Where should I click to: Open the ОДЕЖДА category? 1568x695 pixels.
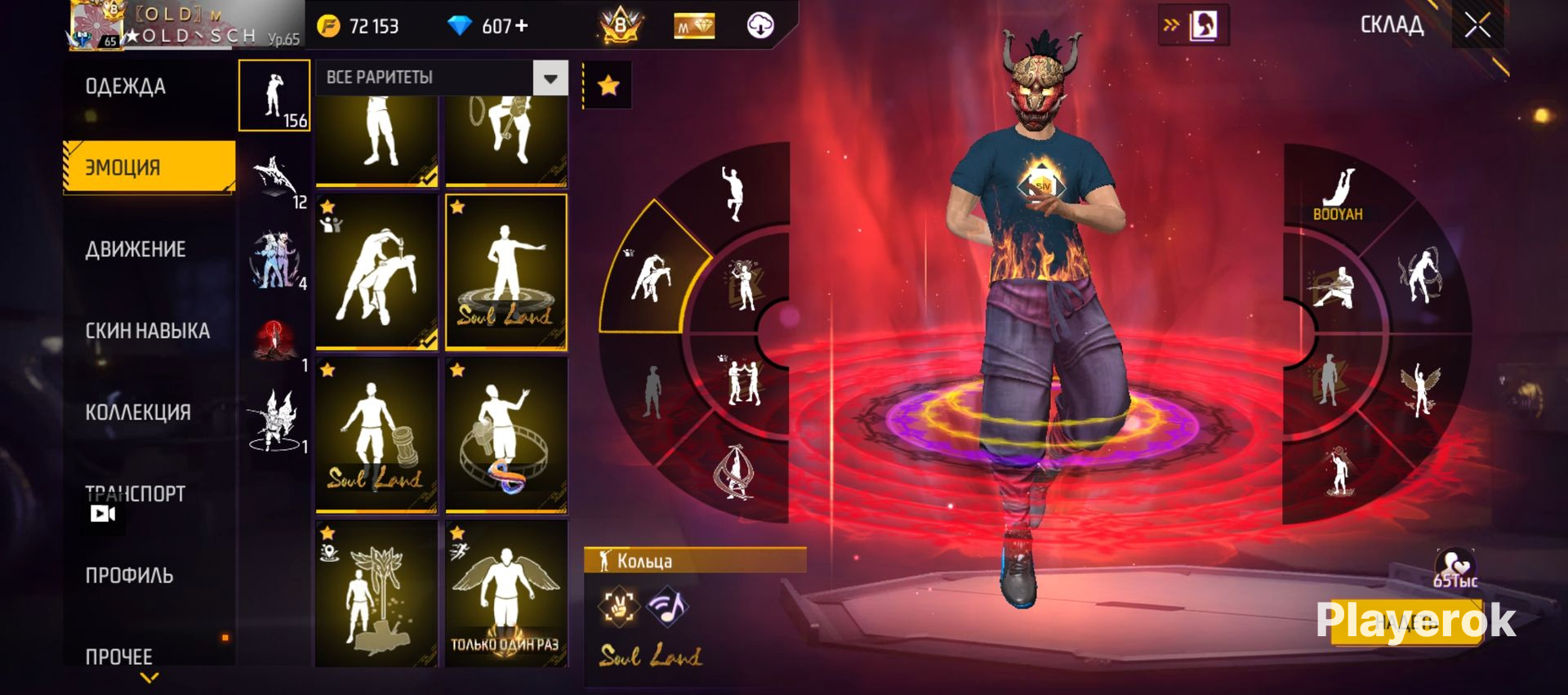(126, 87)
